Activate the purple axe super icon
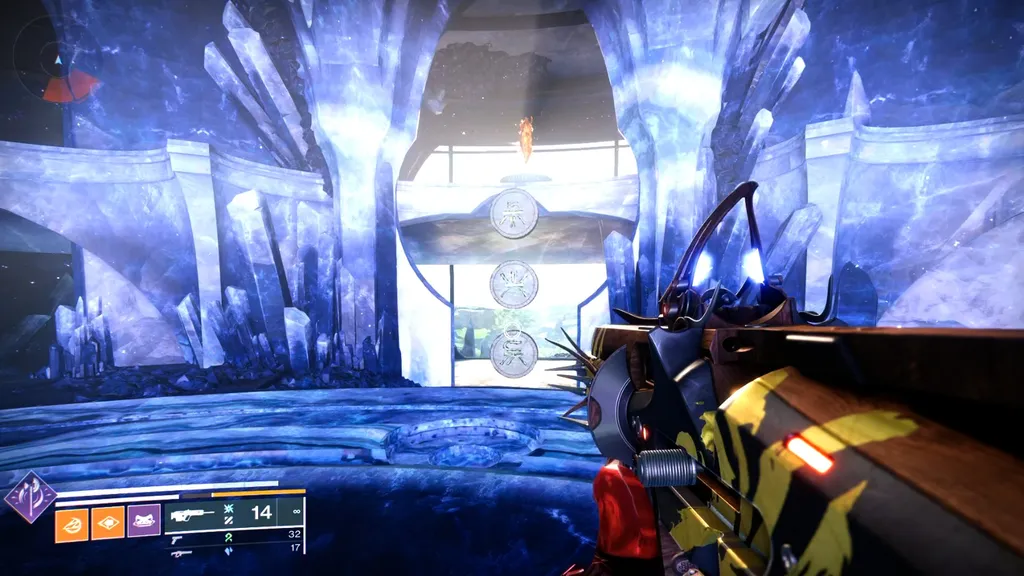Image resolution: width=1024 pixels, height=576 pixels. click(x=29, y=496)
